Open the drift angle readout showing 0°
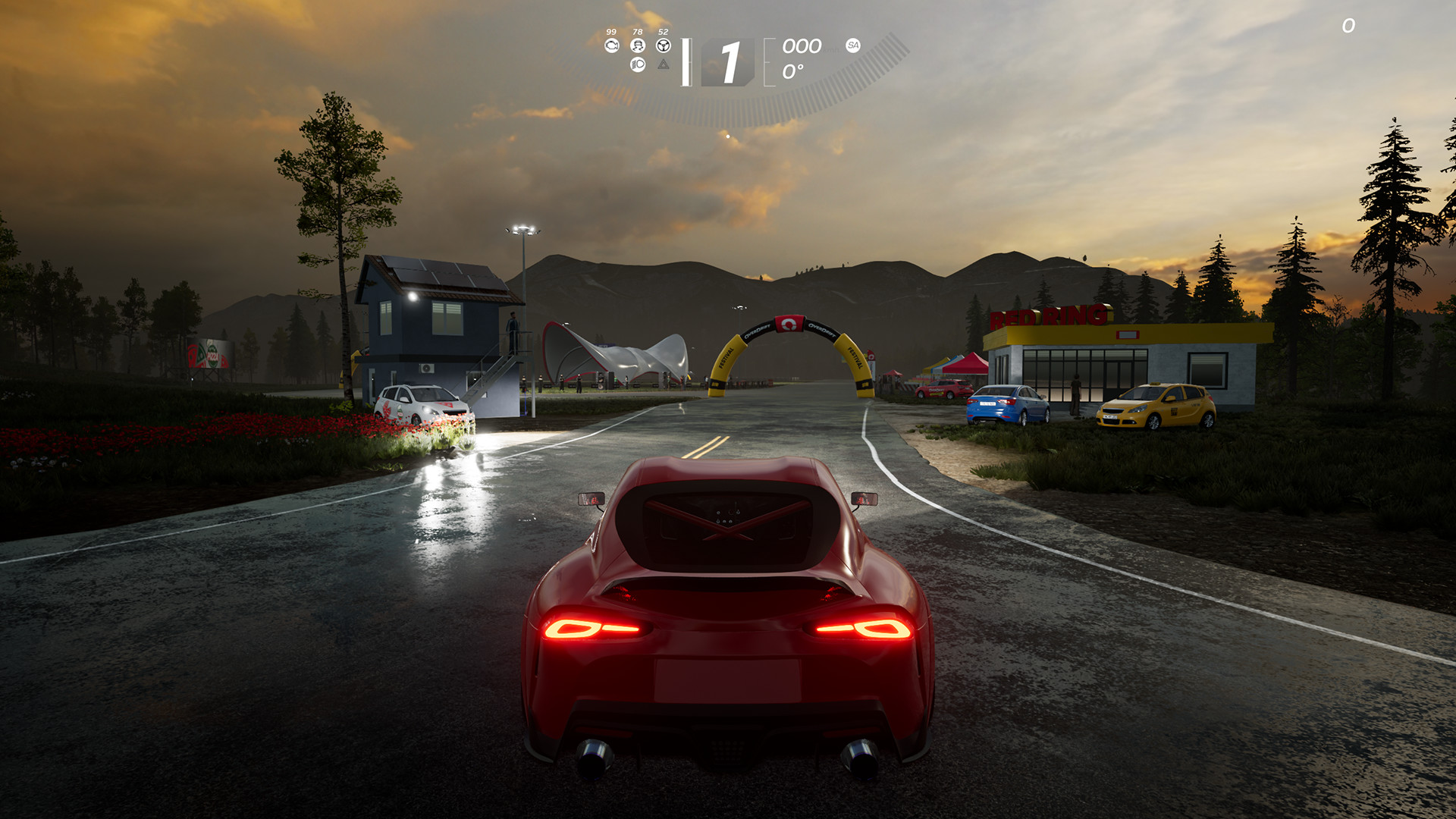This screenshot has width=1456, height=819. click(793, 70)
